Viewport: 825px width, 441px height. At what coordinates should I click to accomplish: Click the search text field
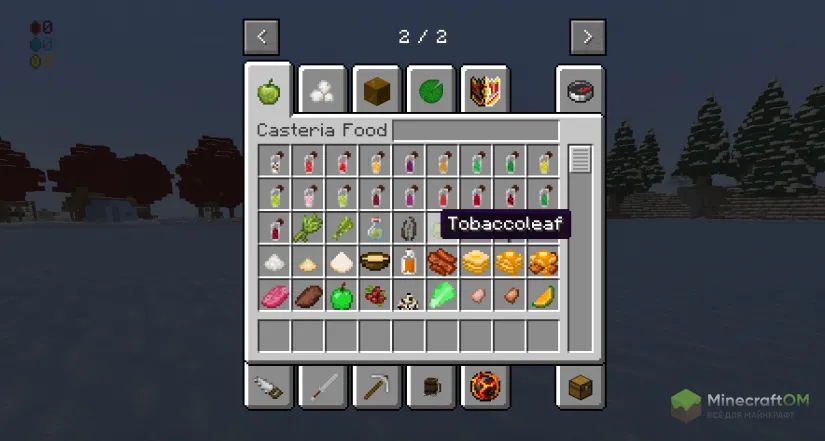[475, 131]
